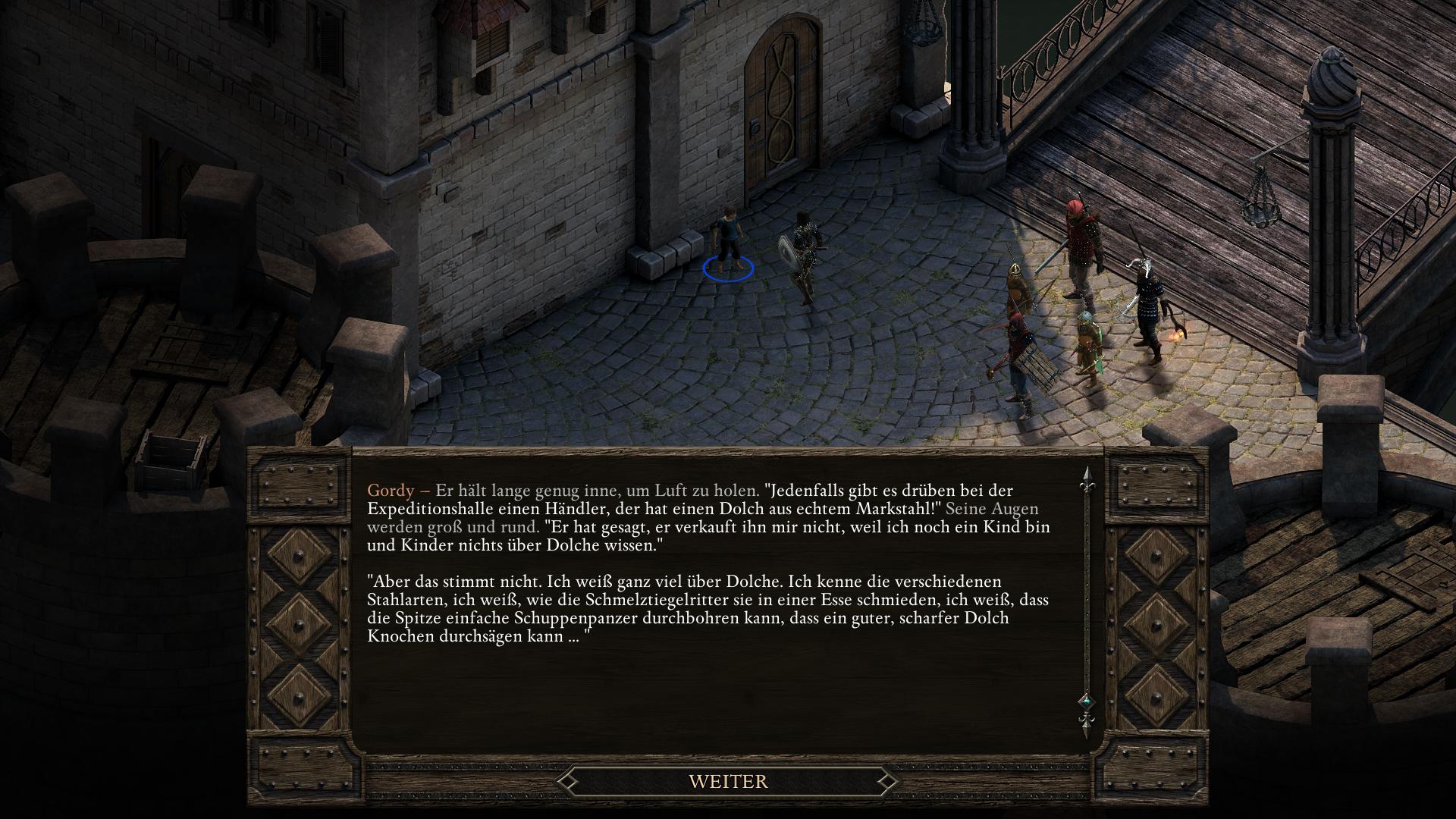Viewport: 1456px width, 819px height.
Task: Continue the dialogue with WEITER
Action: point(728,781)
